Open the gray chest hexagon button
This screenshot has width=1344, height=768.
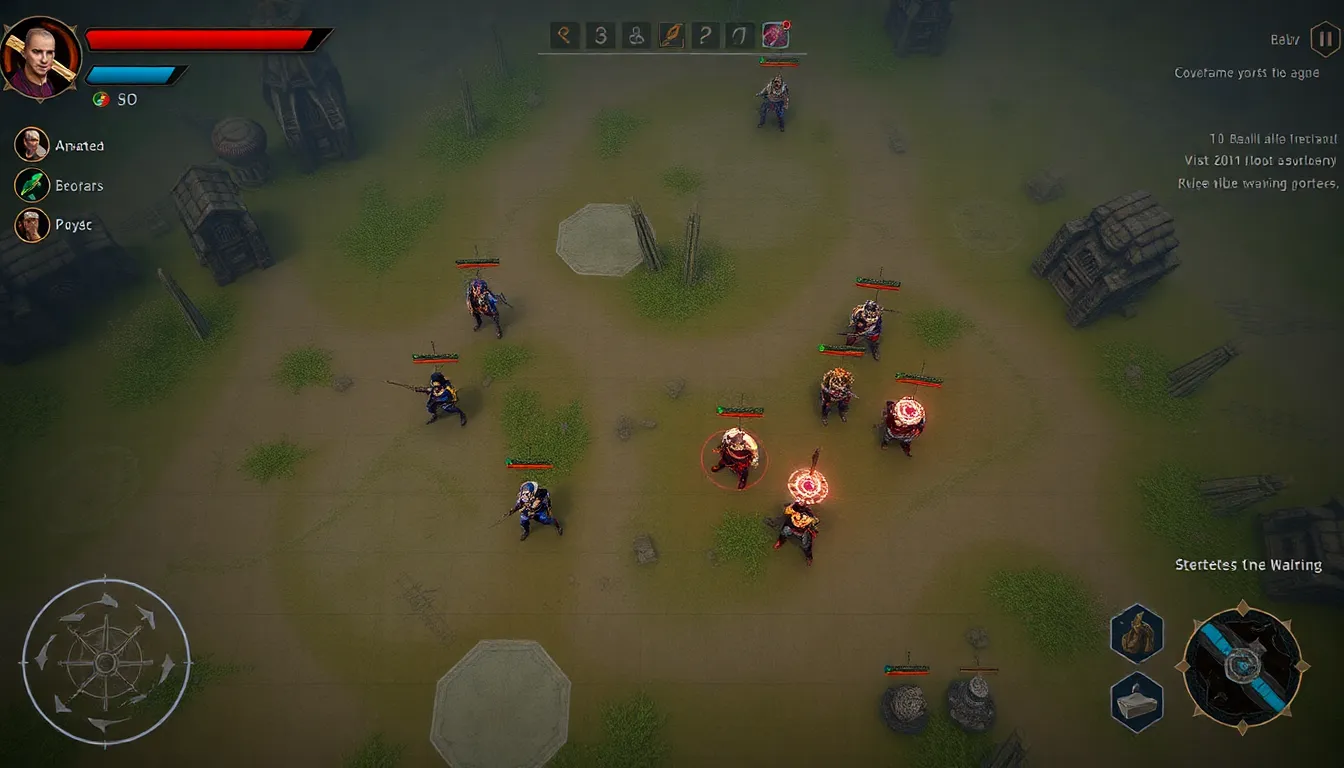click(1137, 701)
